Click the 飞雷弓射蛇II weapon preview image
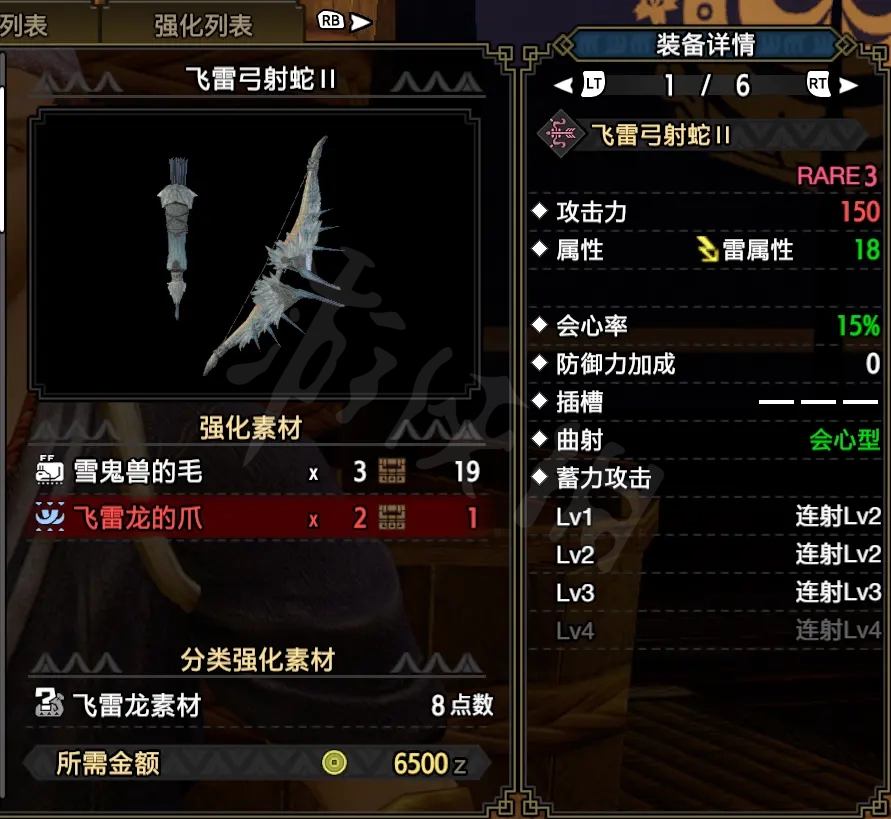The image size is (891, 819). 251,253
